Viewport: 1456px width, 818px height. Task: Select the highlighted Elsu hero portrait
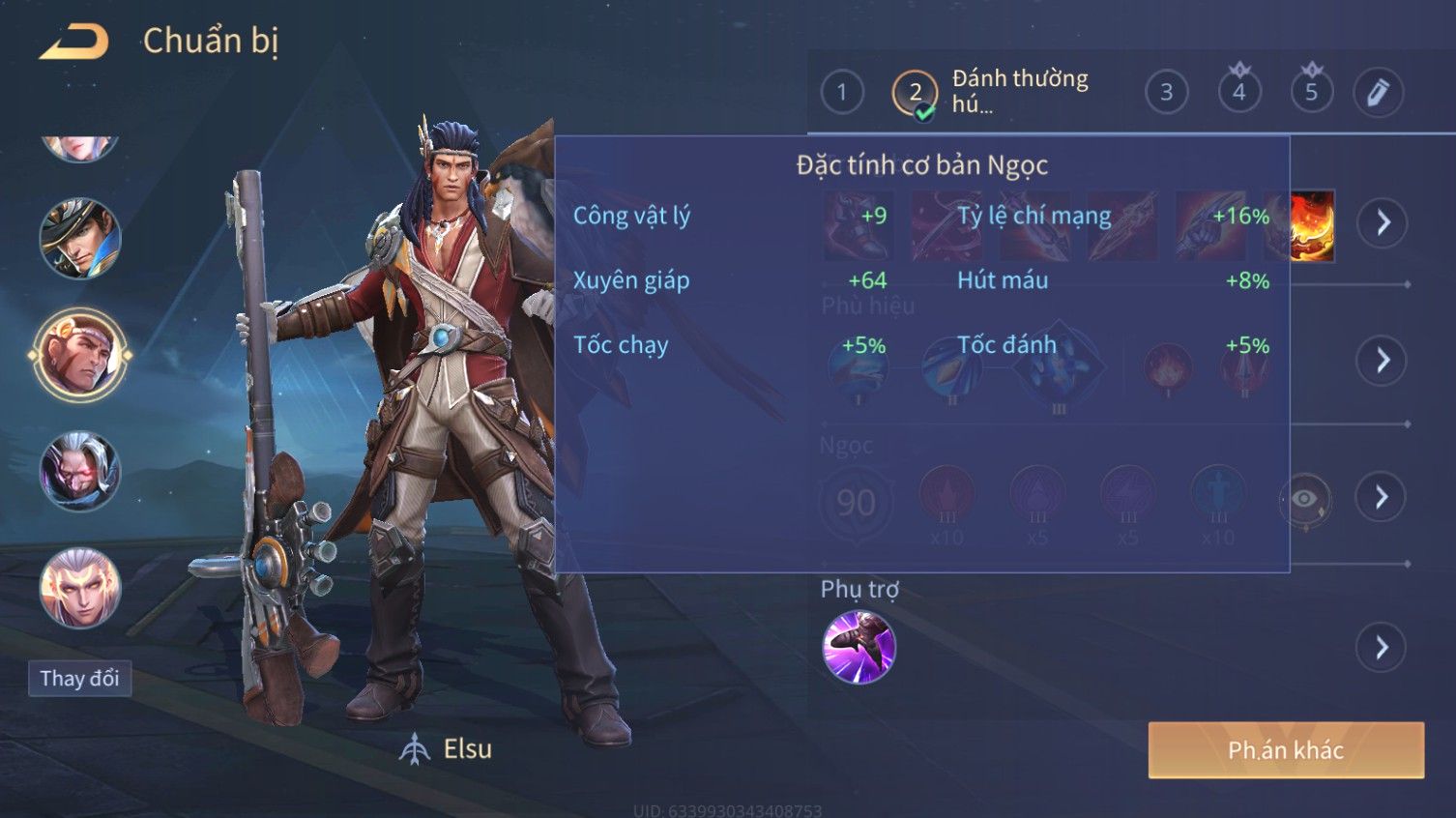click(79, 355)
